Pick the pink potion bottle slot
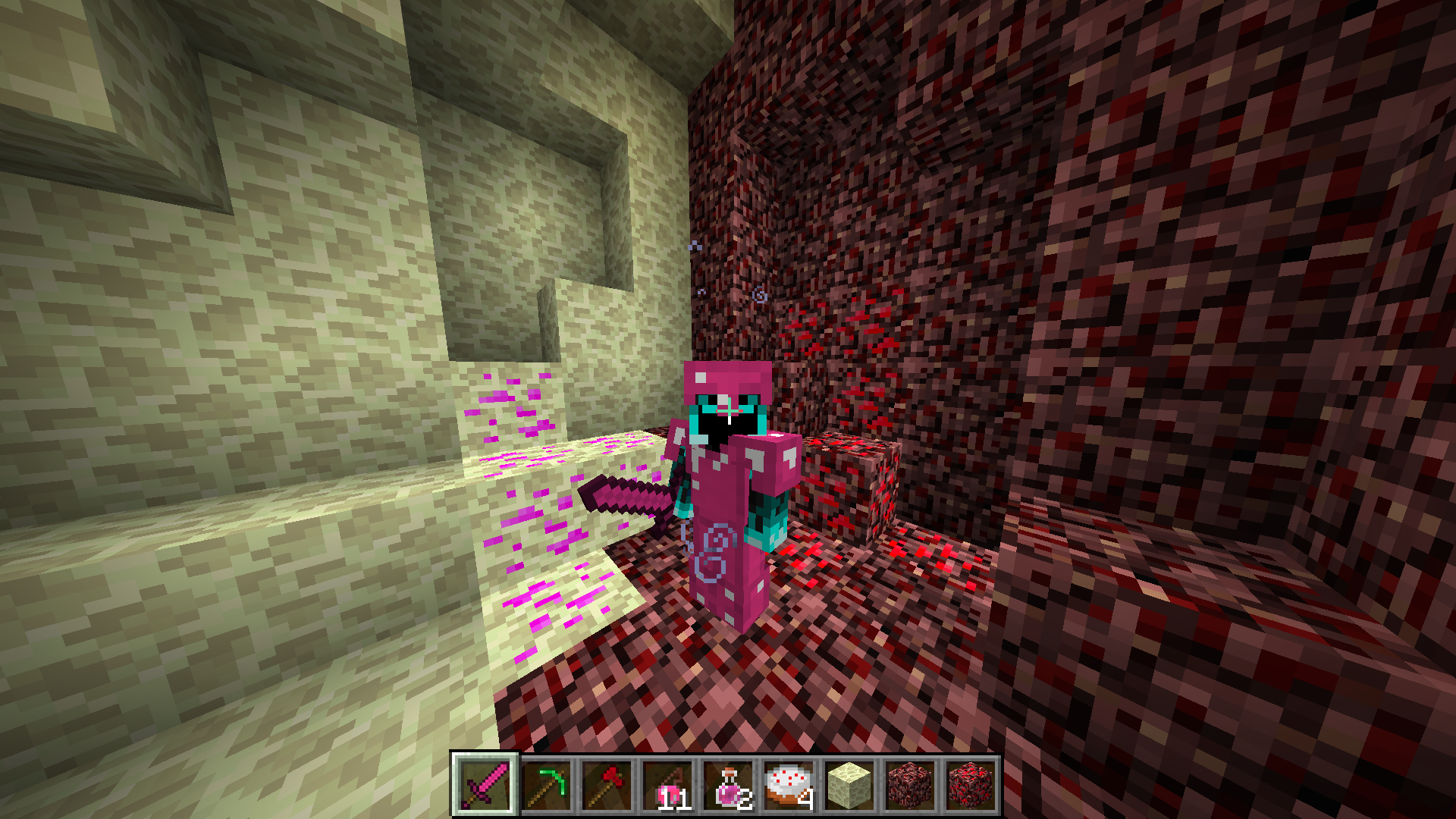1456x819 pixels. [728, 785]
